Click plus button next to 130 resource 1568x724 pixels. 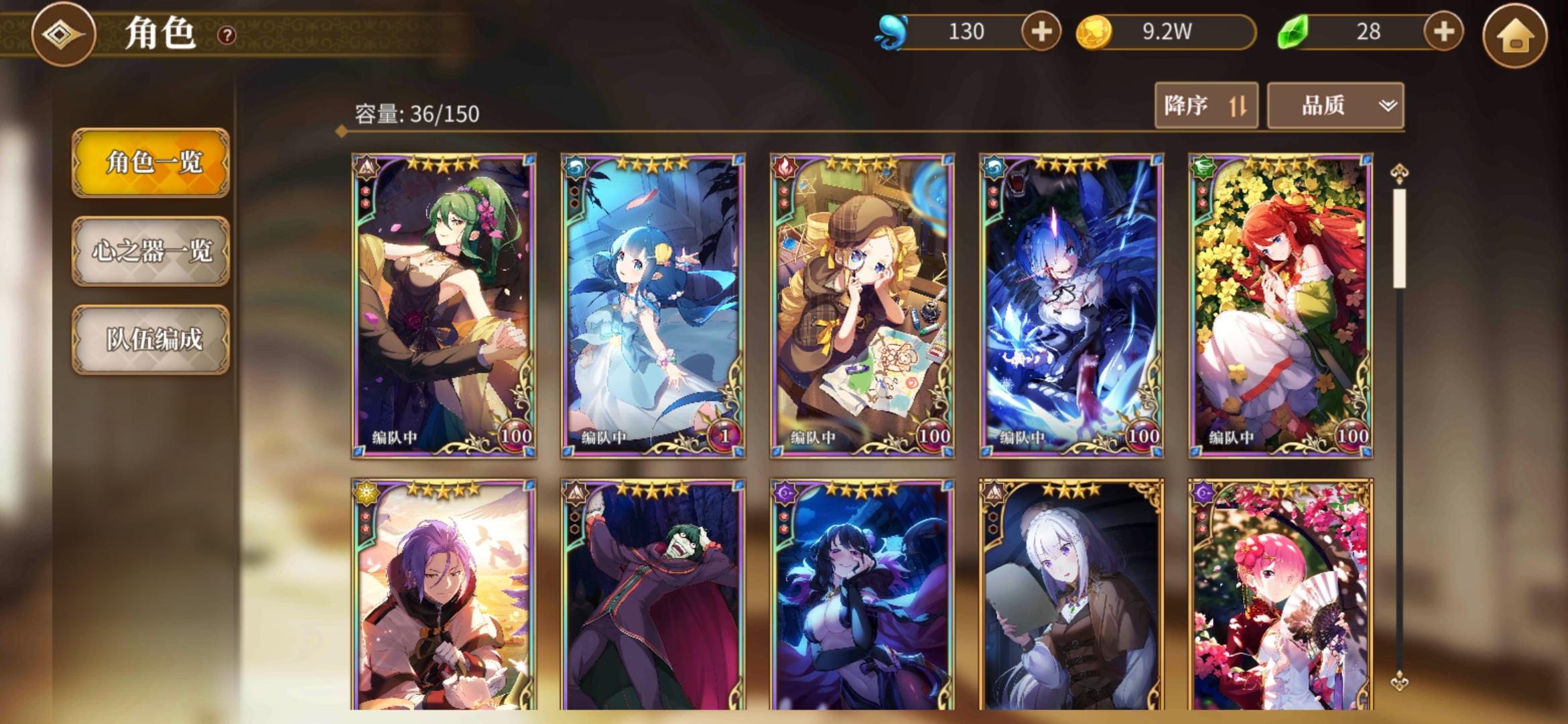1041,29
